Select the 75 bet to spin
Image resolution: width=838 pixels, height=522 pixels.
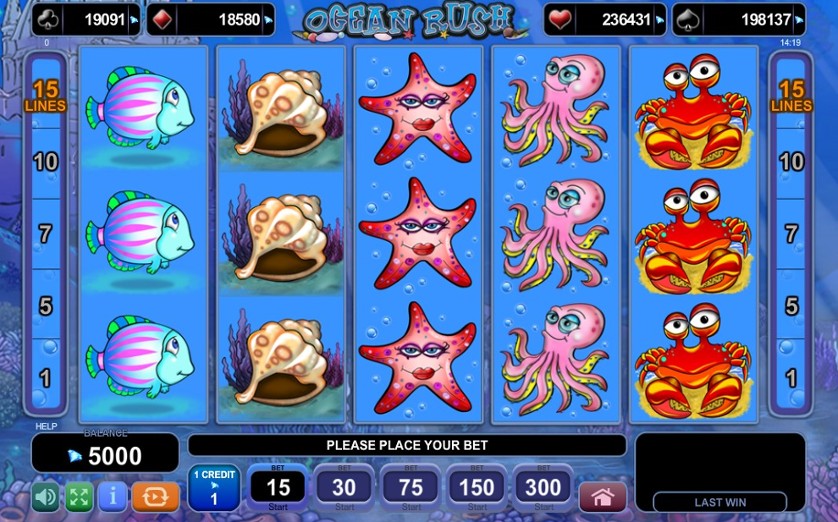[410, 489]
